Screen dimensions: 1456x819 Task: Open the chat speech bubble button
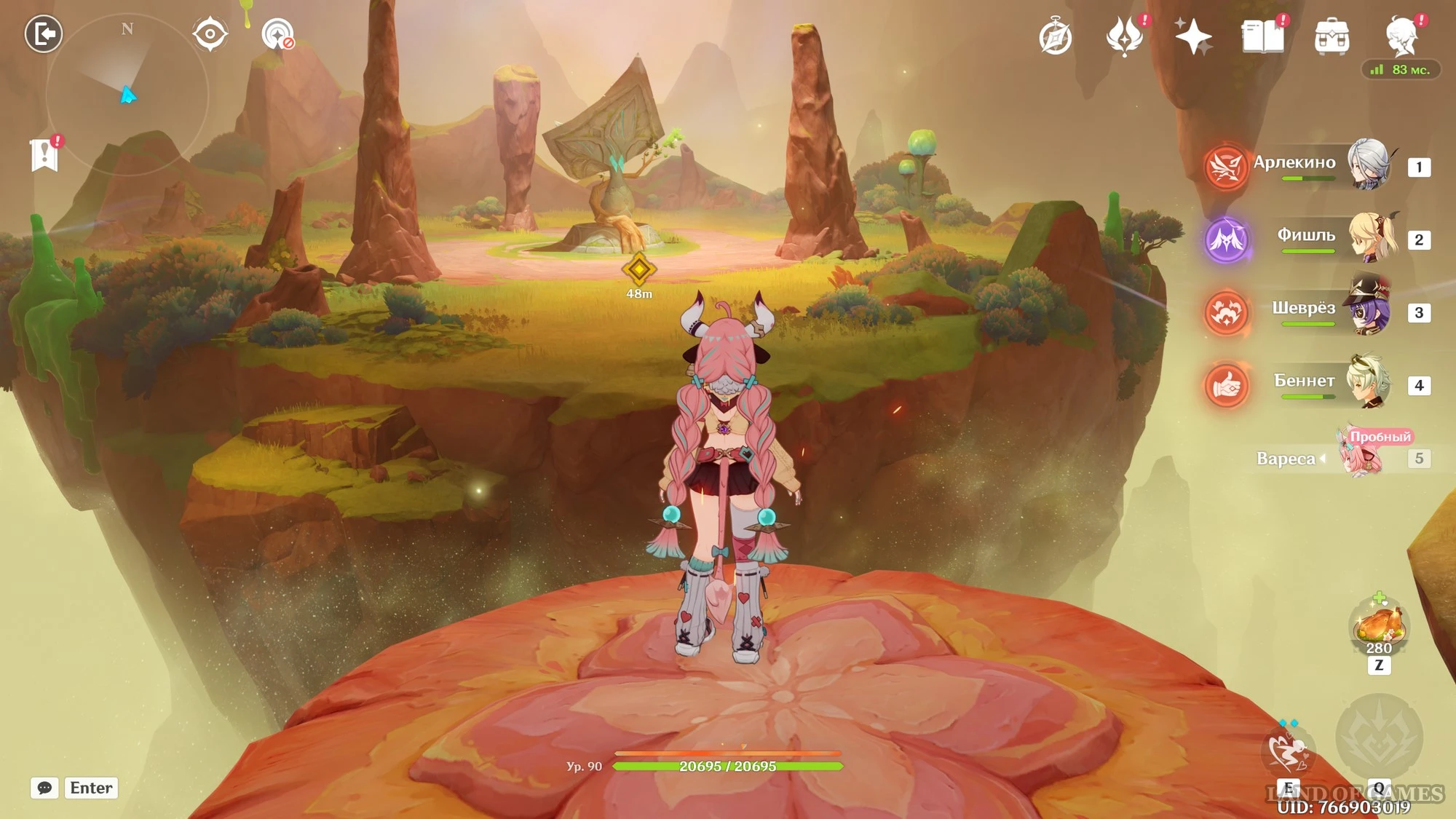click(x=44, y=788)
